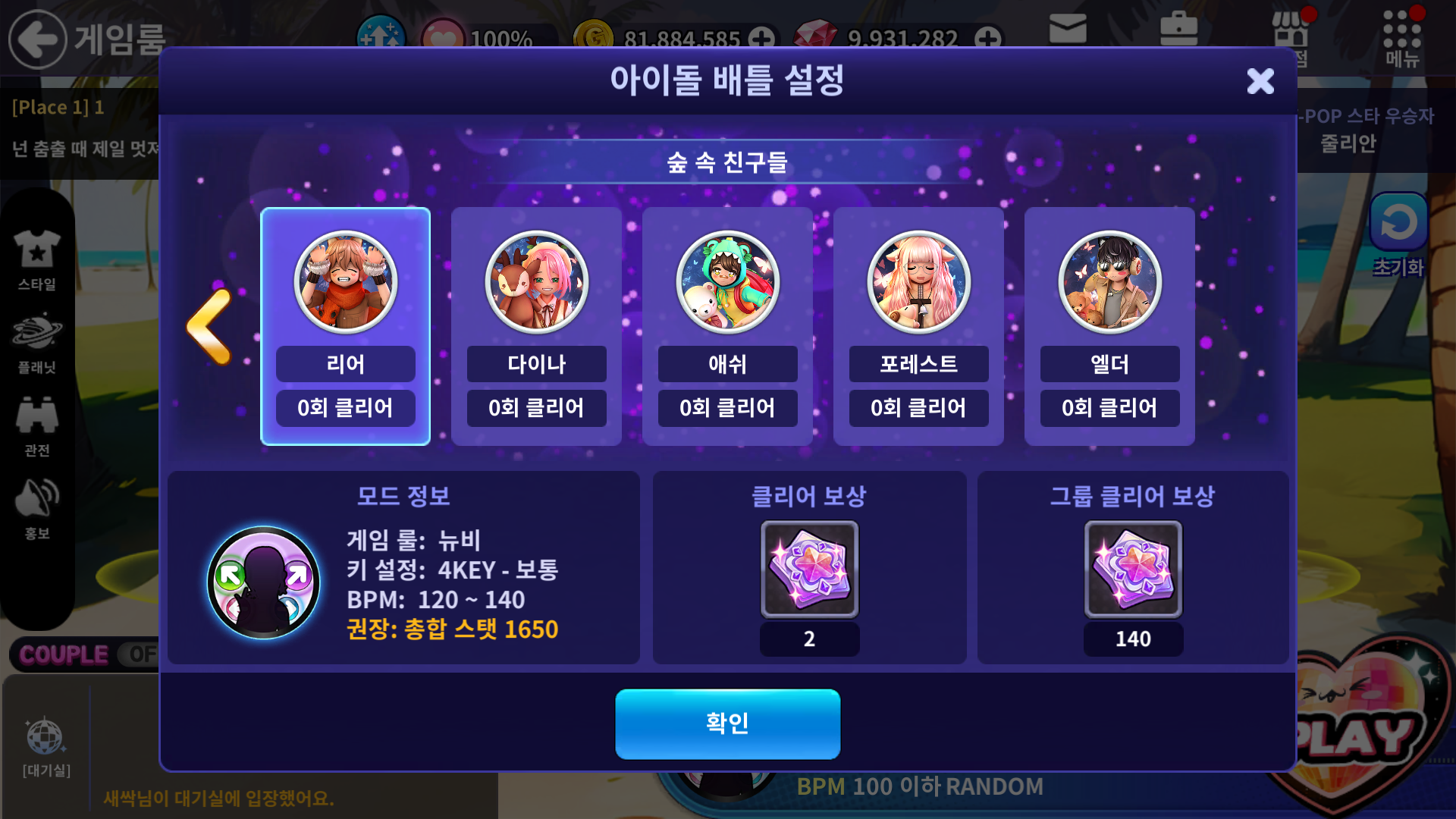Choose the 다이나 idol card
The width and height of the screenshot is (1456, 819).
point(536,326)
